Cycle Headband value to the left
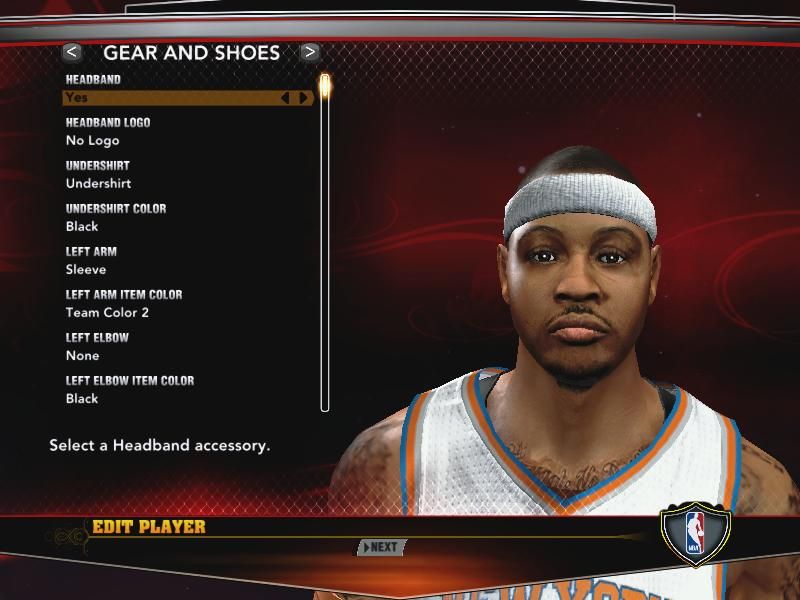The width and height of the screenshot is (800, 600). 285,98
